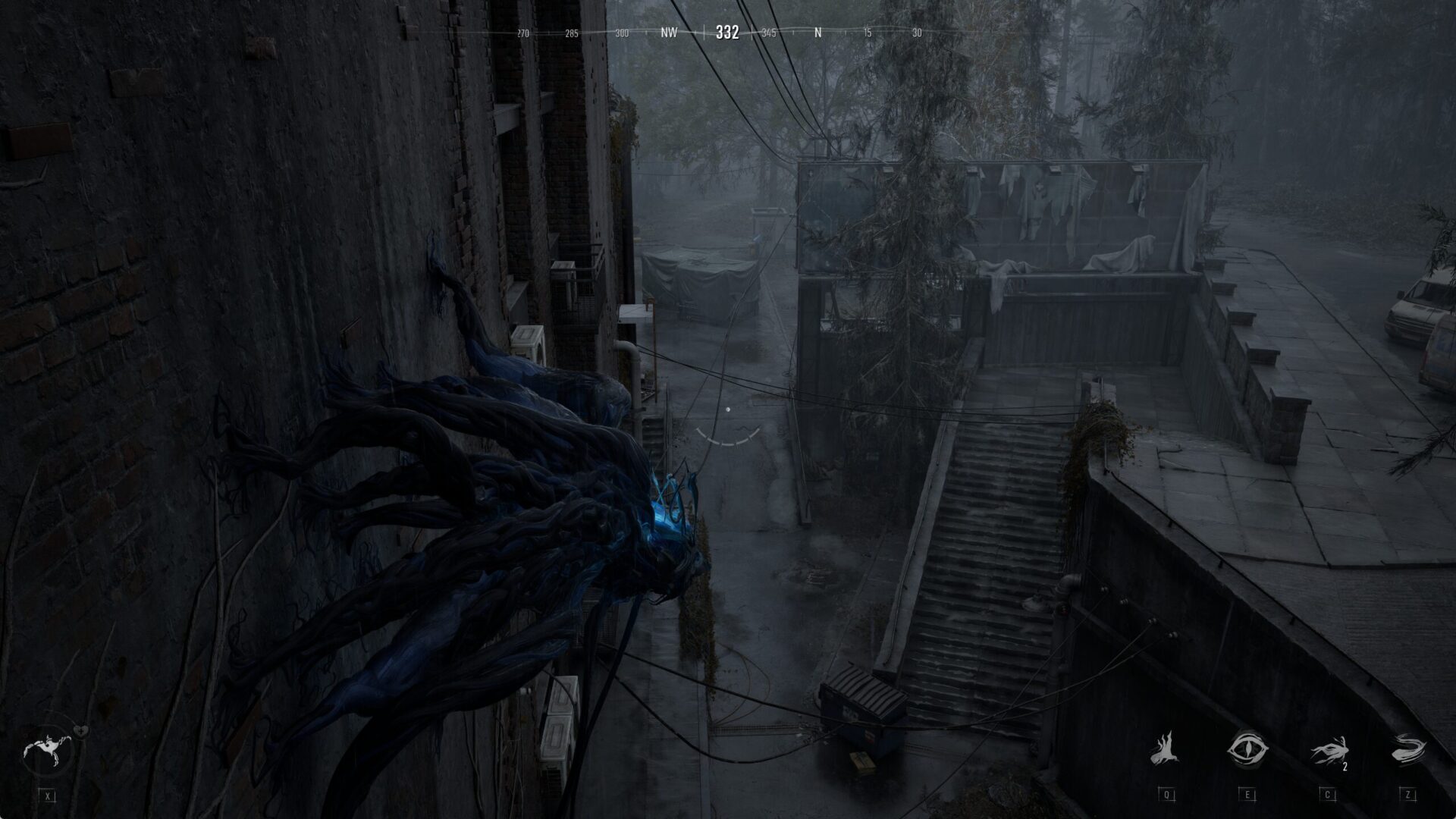Click the C keybind label
Screen dimensions: 1456x819
[1327, 793]
